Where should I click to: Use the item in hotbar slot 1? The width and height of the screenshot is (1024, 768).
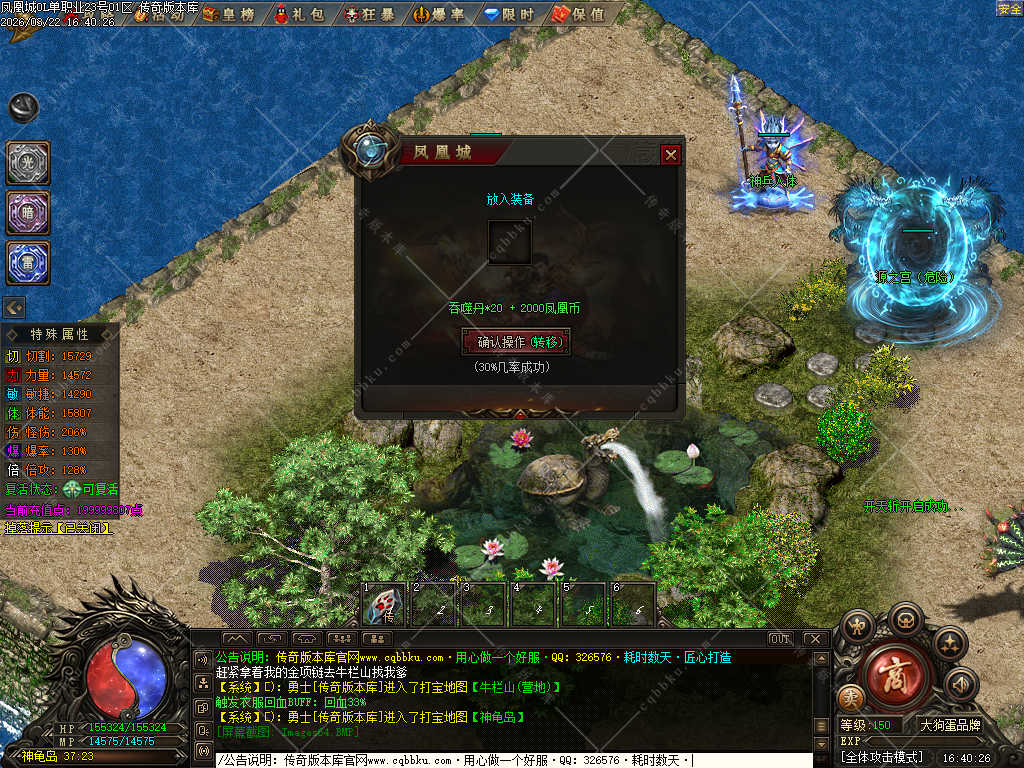click(x=382, y=604)
